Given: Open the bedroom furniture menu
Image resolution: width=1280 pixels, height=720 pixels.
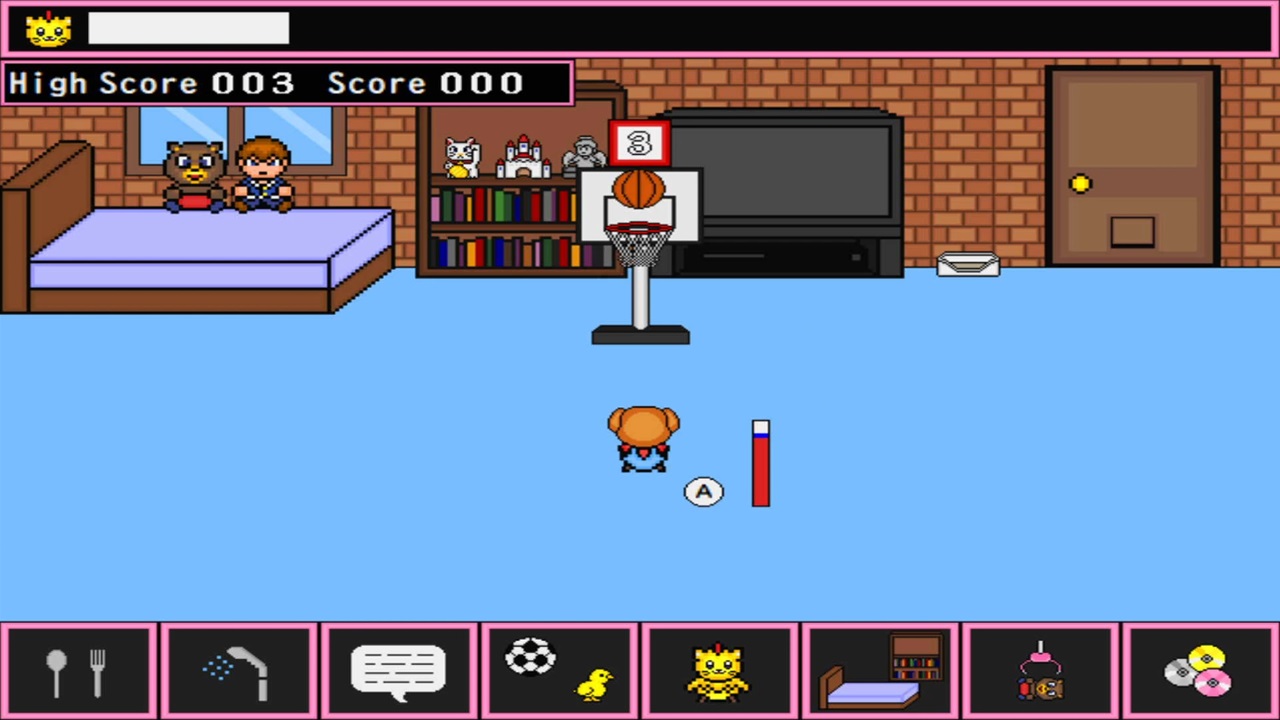Looking at the screenshot, I should [880, 670].
